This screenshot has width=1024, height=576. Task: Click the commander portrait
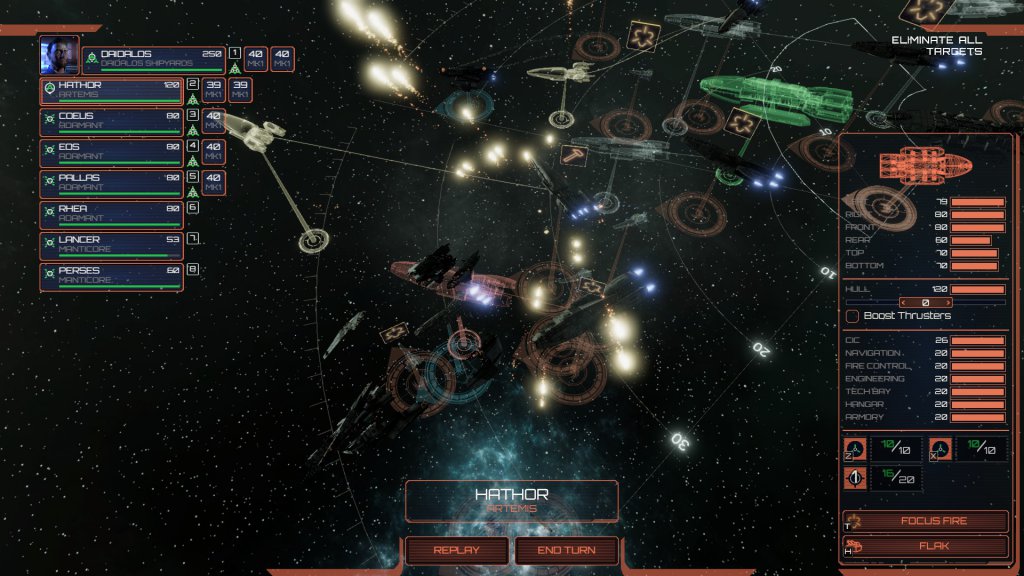click(x=59, y=56)
